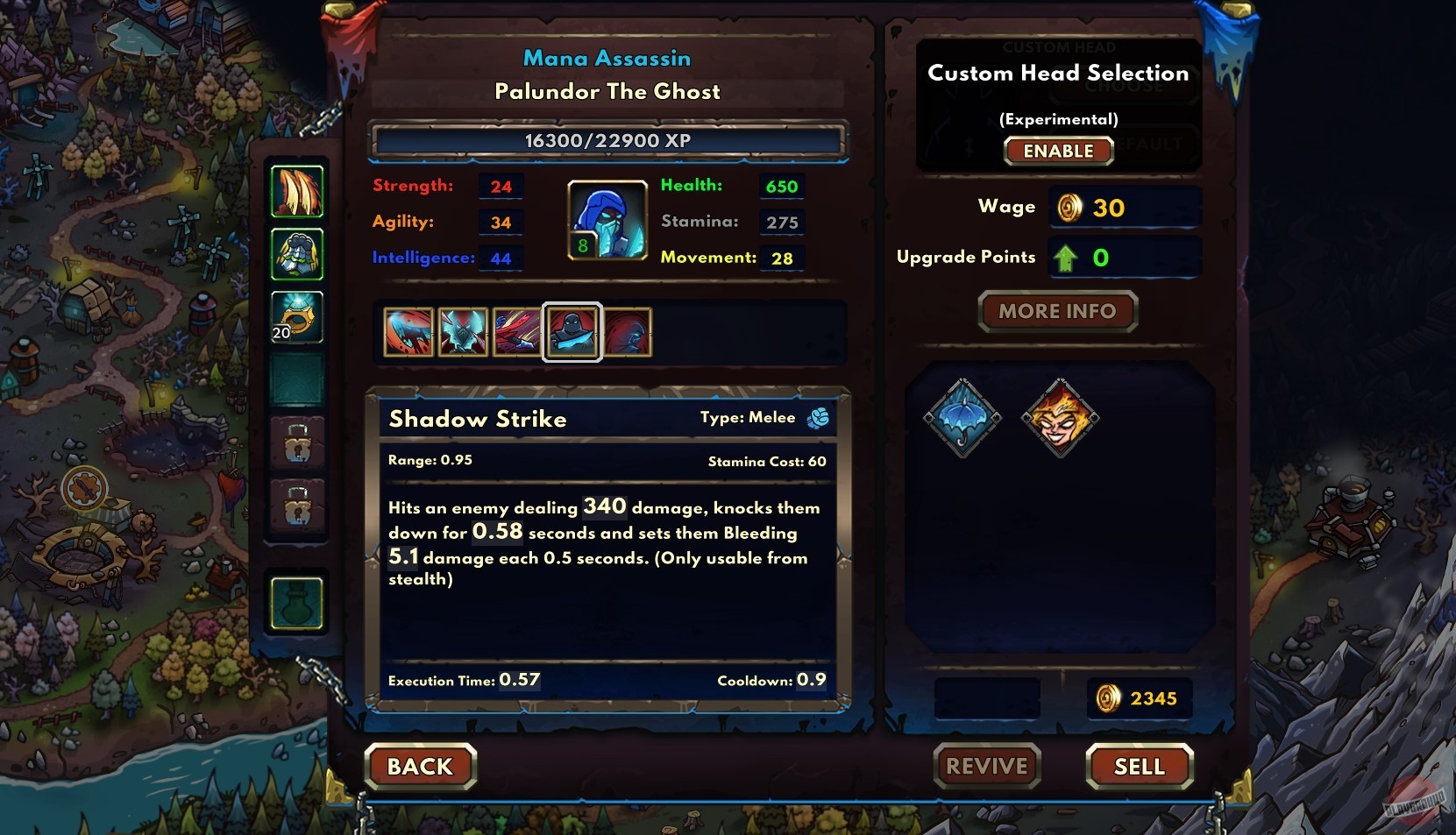The height and width of the screenshot is (835, 1456).
Task: Inspect the gem ring with 20 charges
Action: coord(298,317)
